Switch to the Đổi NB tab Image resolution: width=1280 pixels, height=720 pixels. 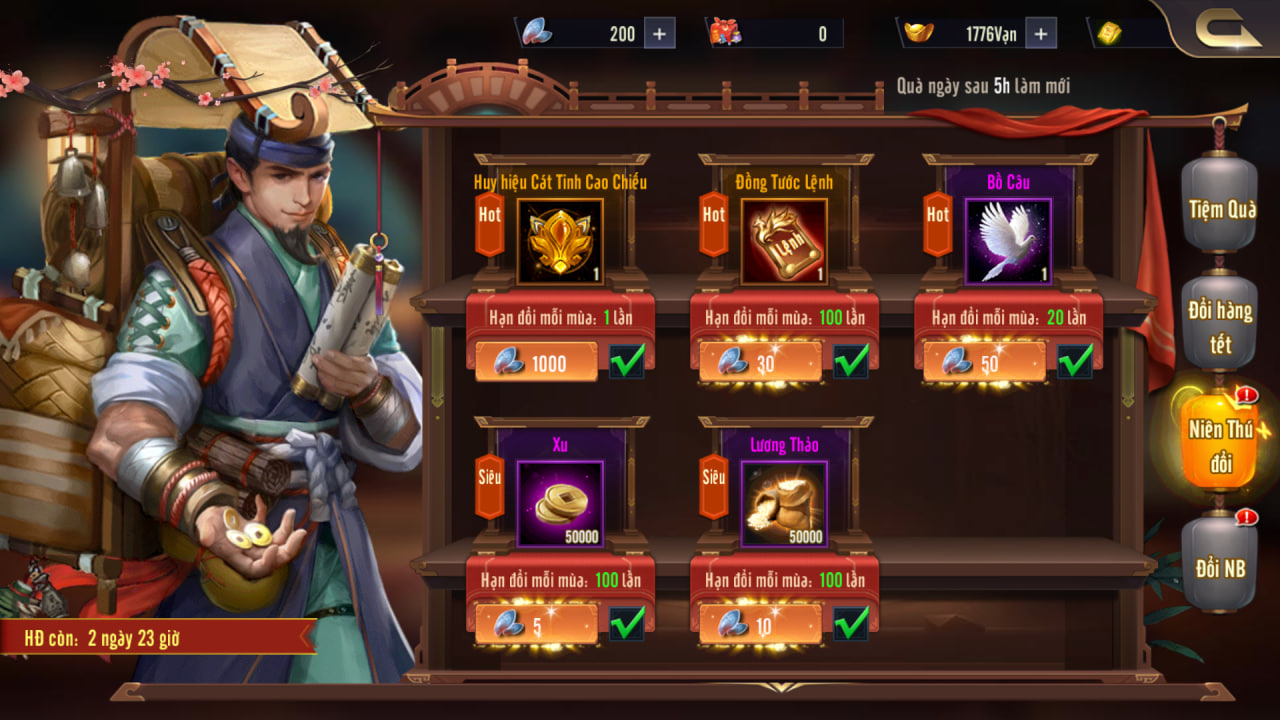click(1220, 566)
